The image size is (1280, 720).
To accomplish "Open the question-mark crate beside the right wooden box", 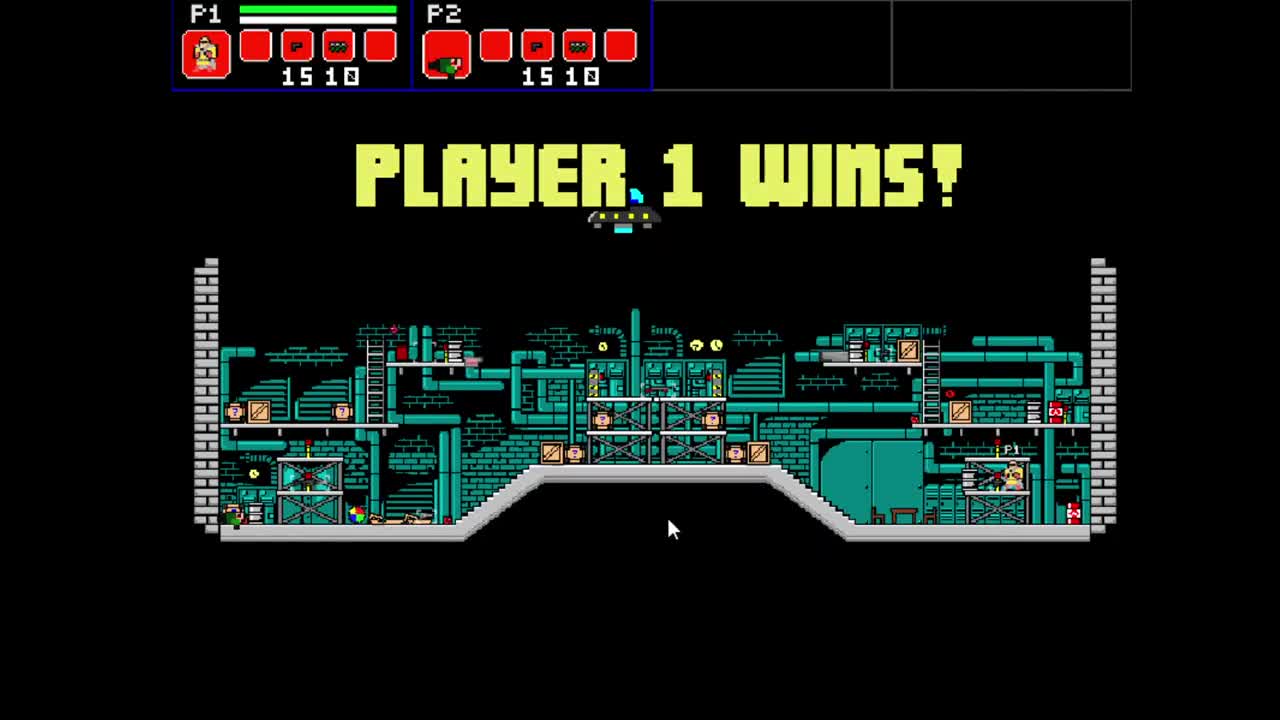I will click(736, 453).
